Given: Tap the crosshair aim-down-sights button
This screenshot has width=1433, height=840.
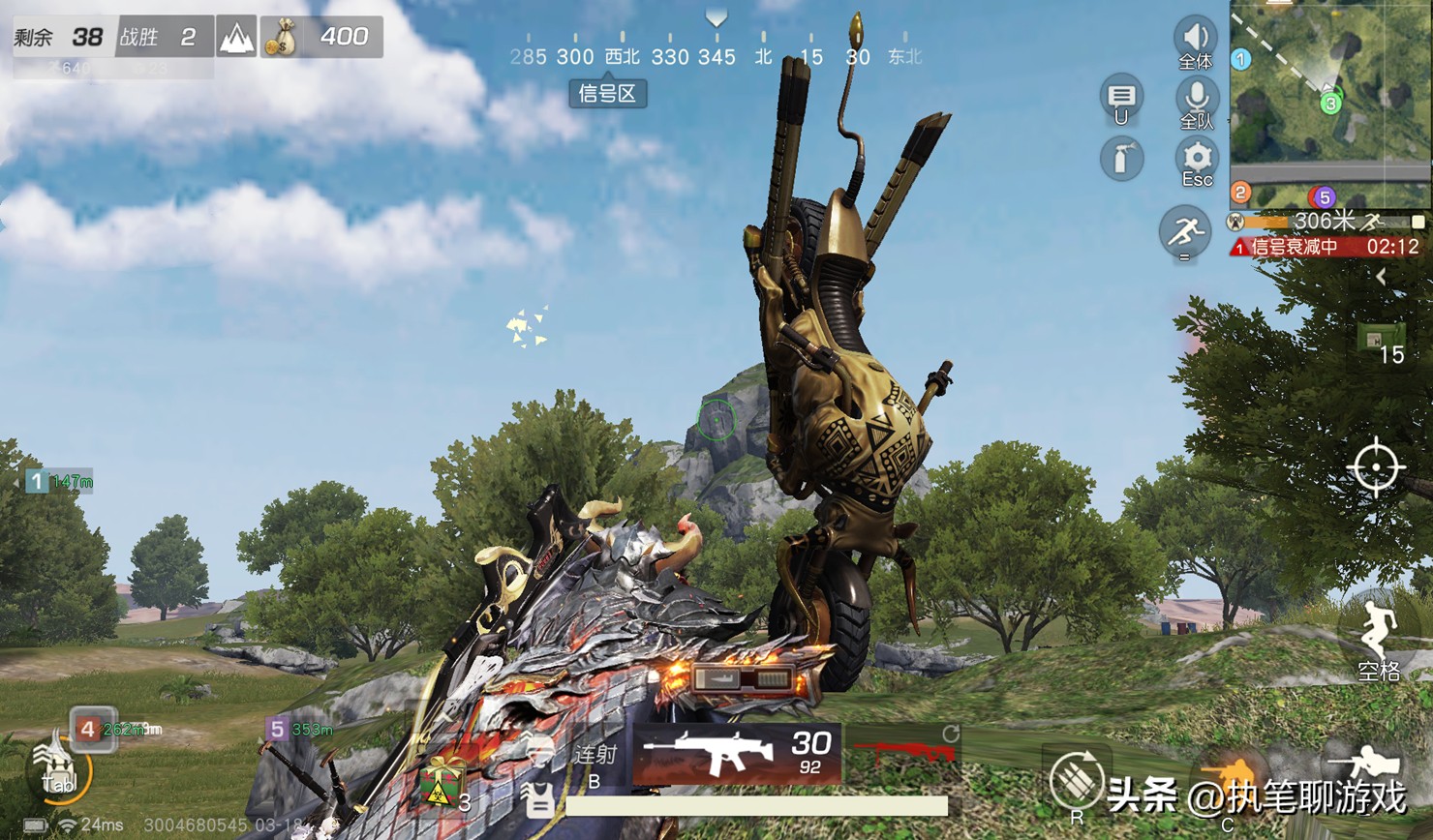Looking at the screenshot, I should 1375,468.
